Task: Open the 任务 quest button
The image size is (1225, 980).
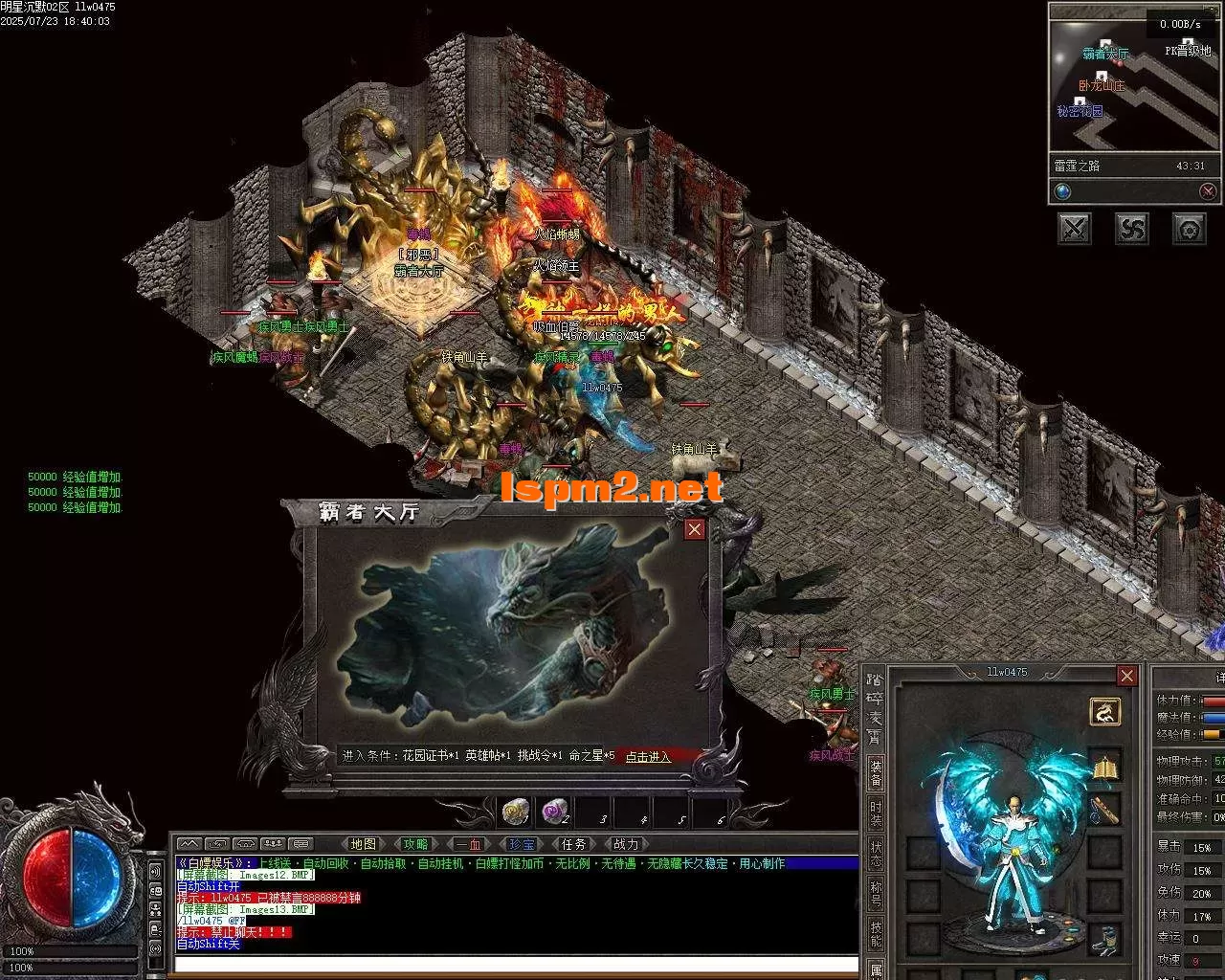Action: pos(573,844)
